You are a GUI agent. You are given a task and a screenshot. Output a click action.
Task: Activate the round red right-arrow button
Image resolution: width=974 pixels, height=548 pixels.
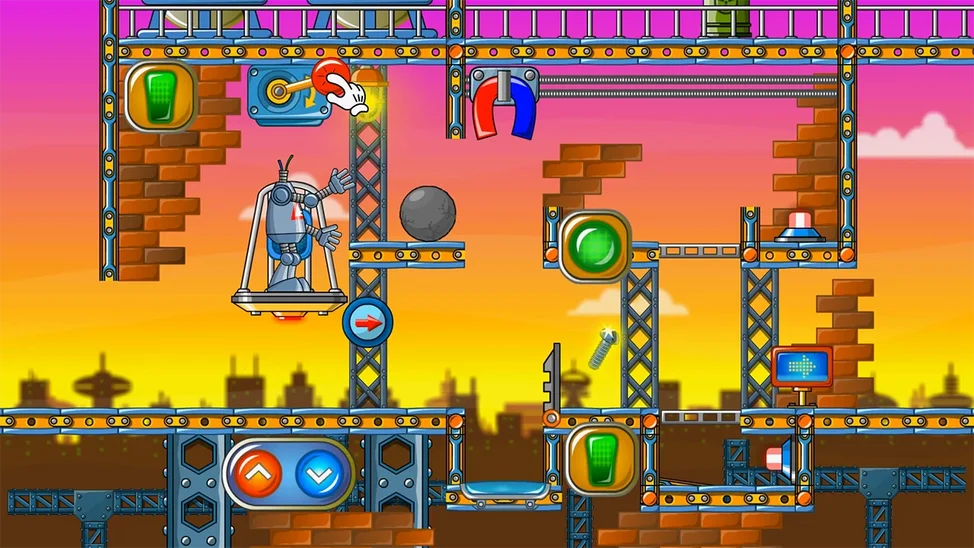367,323
